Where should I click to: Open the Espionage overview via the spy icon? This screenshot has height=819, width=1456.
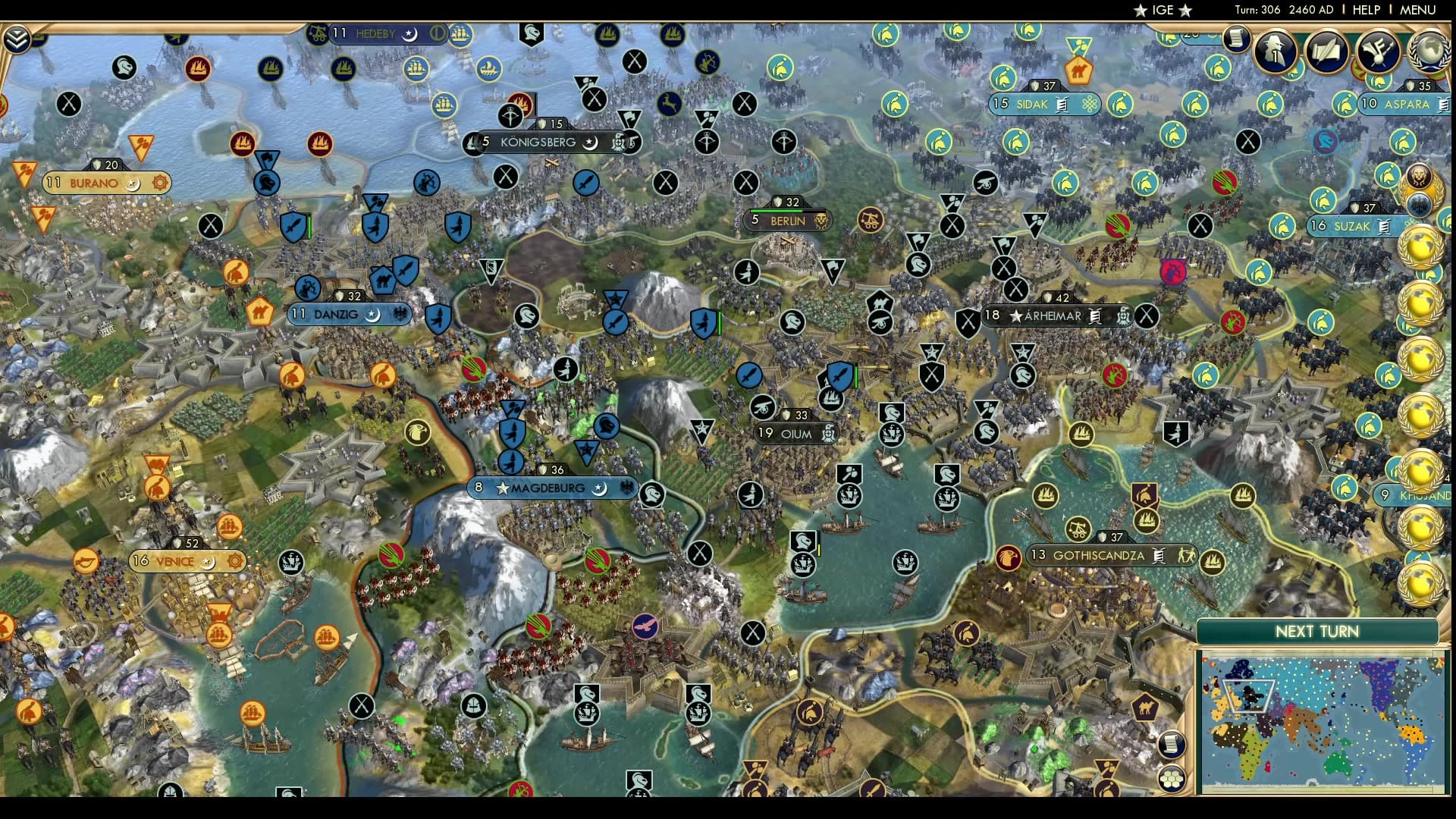[1276, 52]
